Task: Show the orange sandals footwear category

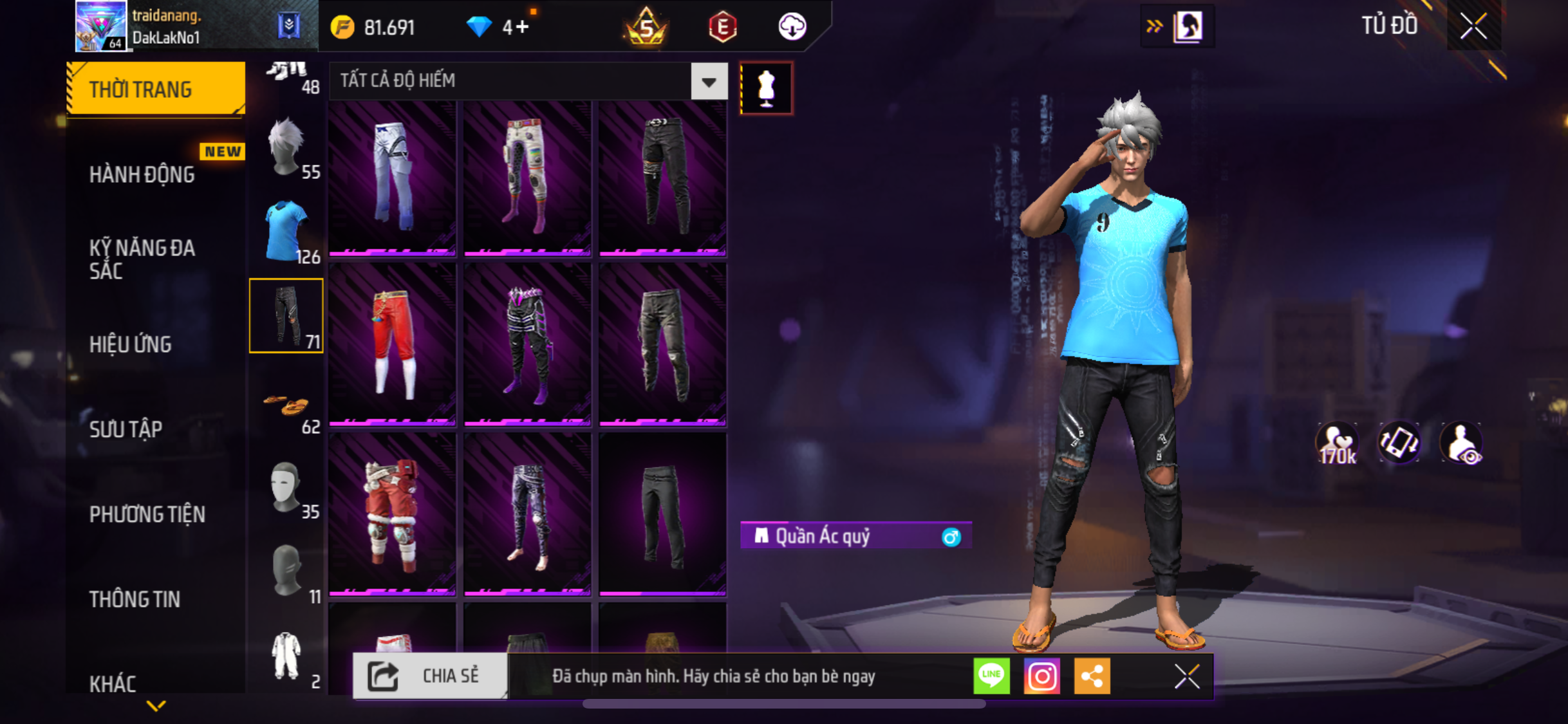Action: (x=286, y=405)
